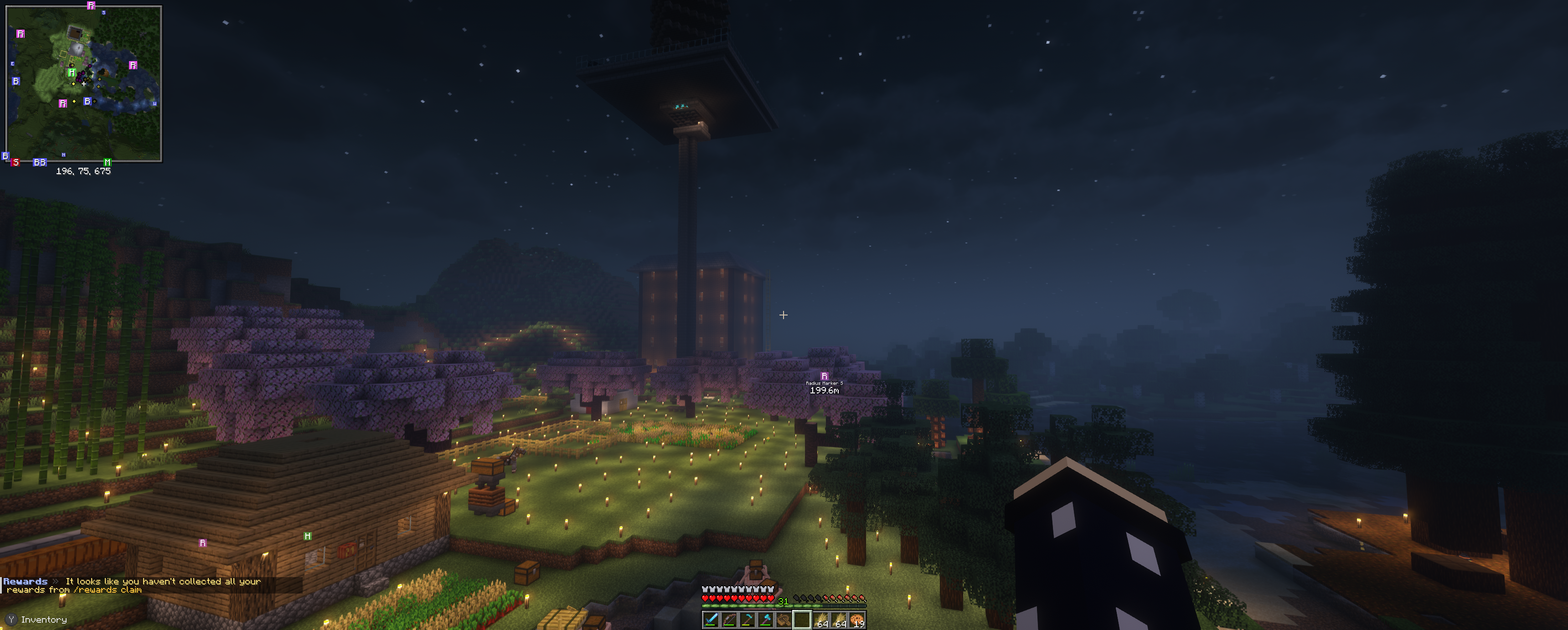The image size is (1568, 630).
Task: Select the green M marker on the minimap edge
Action: tap(107, 163)
